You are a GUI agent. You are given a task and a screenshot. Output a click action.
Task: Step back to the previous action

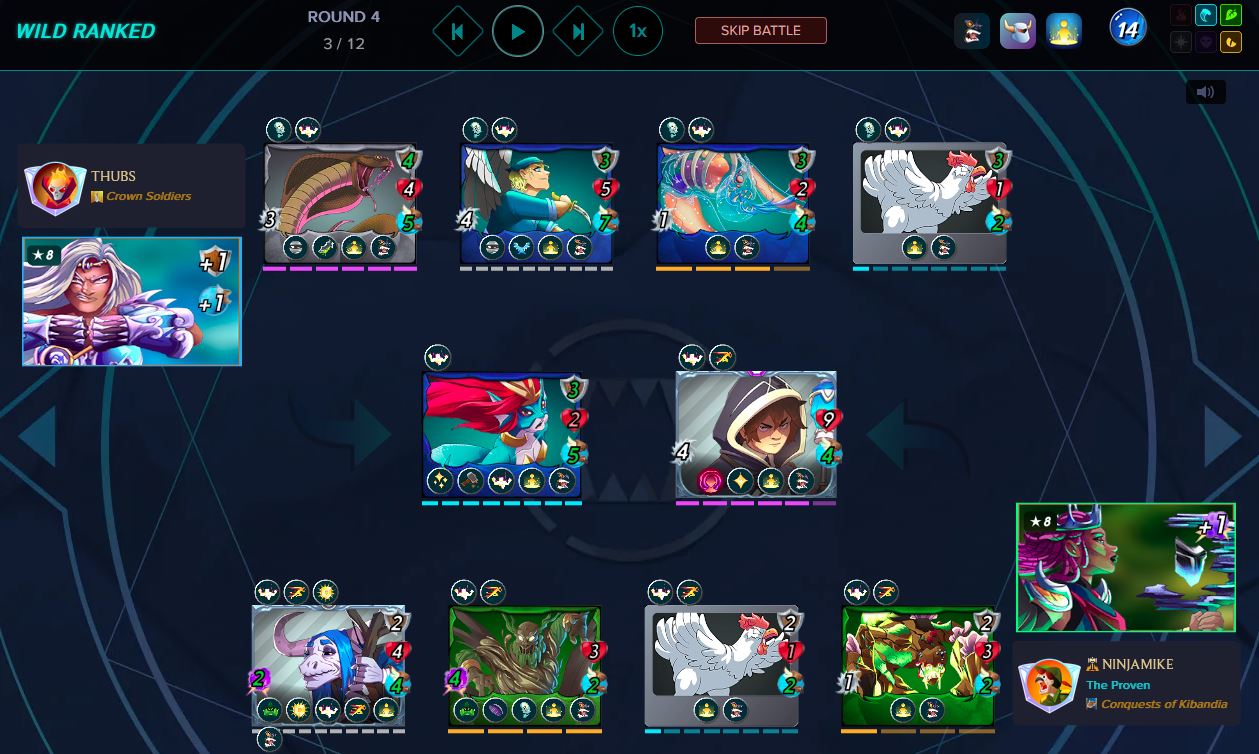coord(457,32)
